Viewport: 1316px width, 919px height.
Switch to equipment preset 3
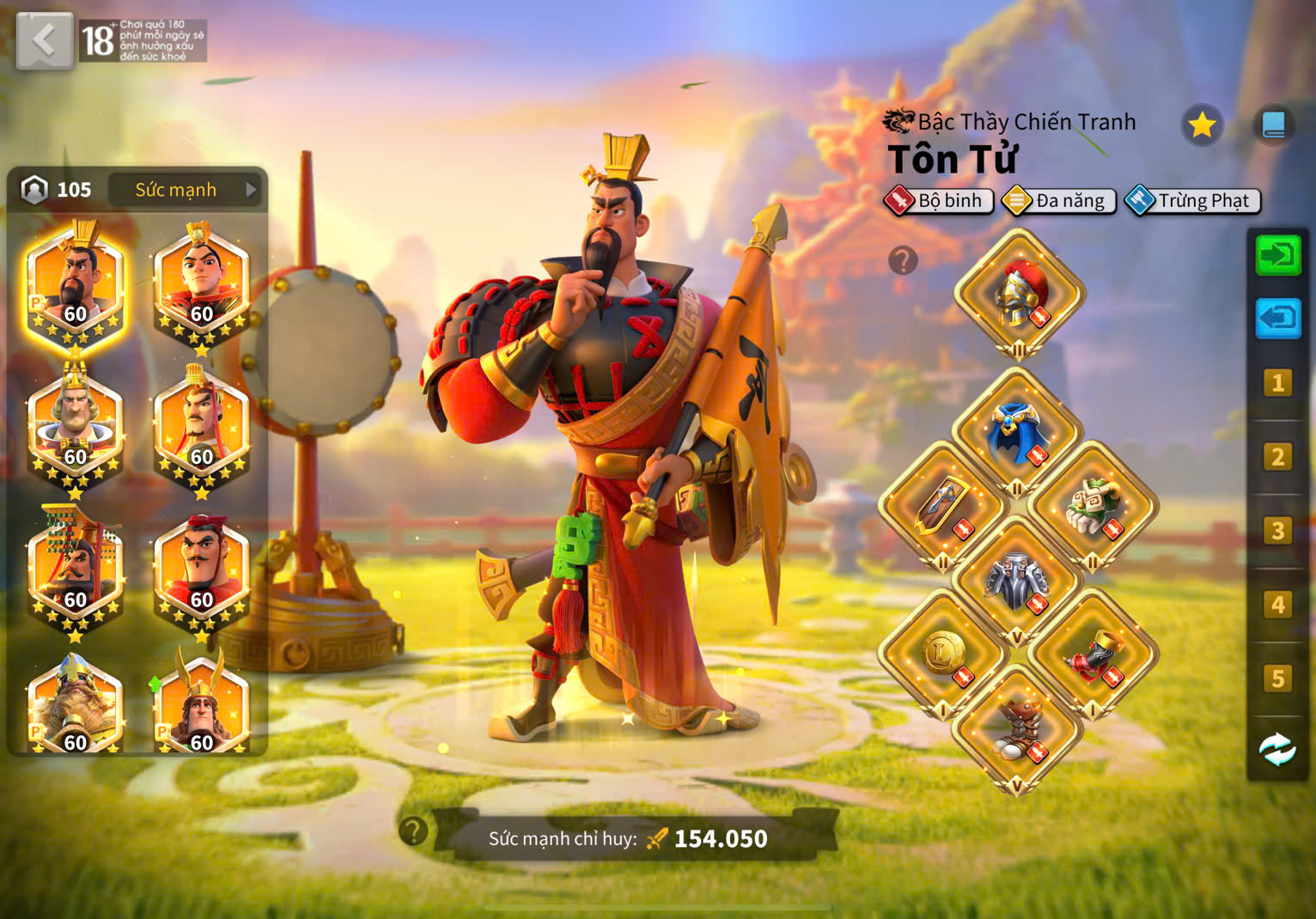[1277, 531]
